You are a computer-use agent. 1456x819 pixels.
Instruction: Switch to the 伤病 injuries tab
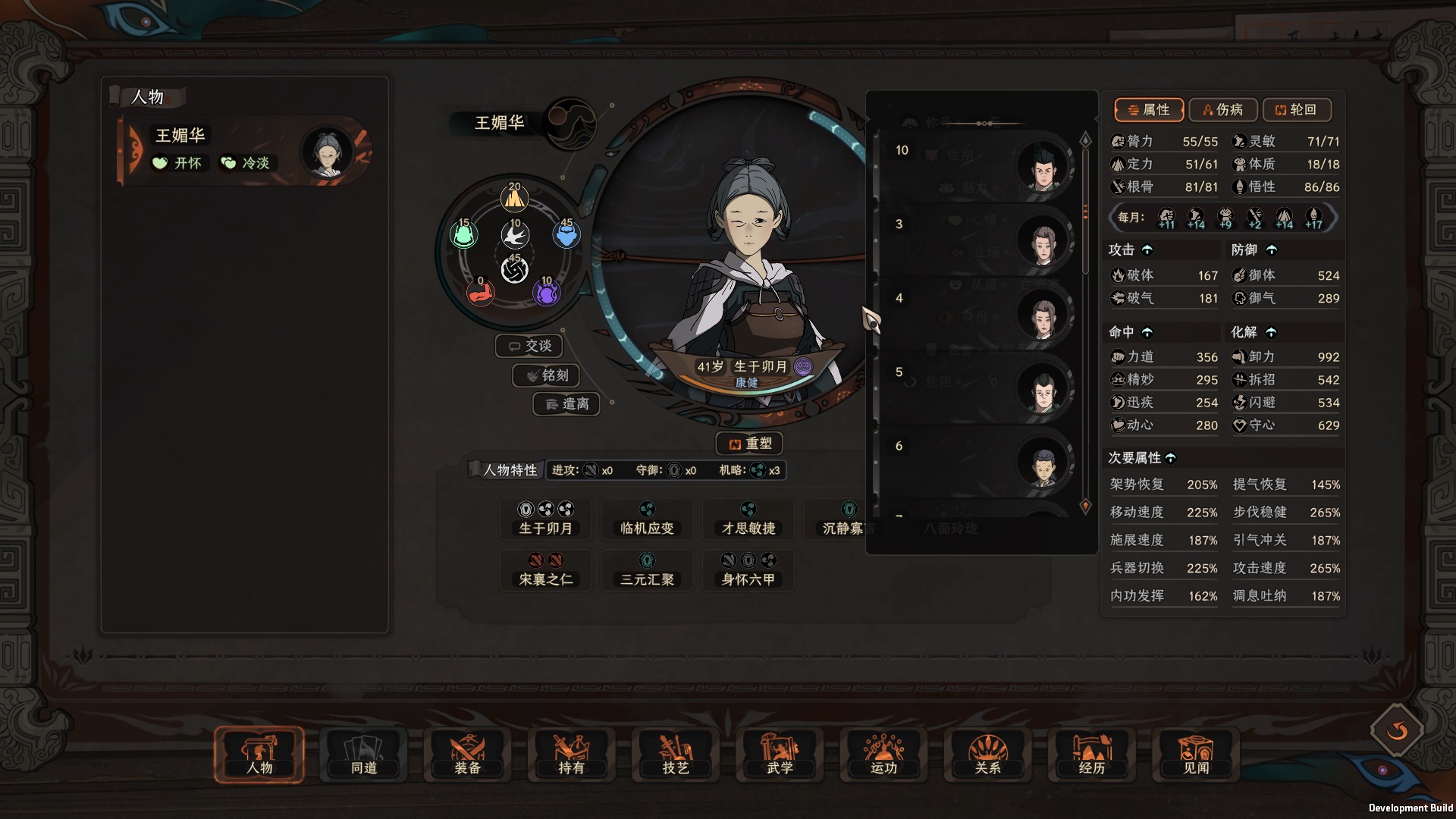coord(1224,110)
